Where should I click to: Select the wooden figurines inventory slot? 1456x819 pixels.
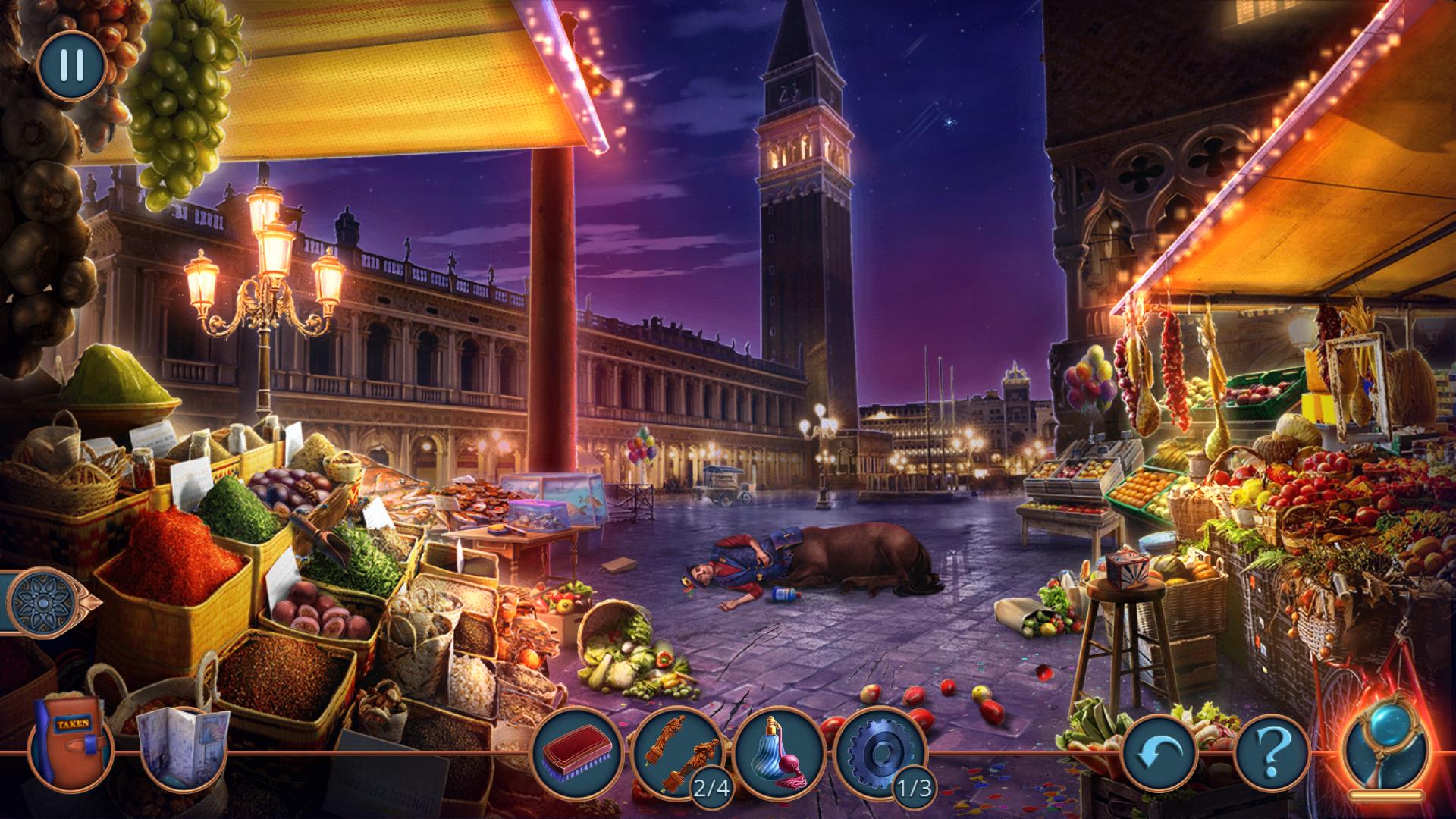[x=679, y=752]
